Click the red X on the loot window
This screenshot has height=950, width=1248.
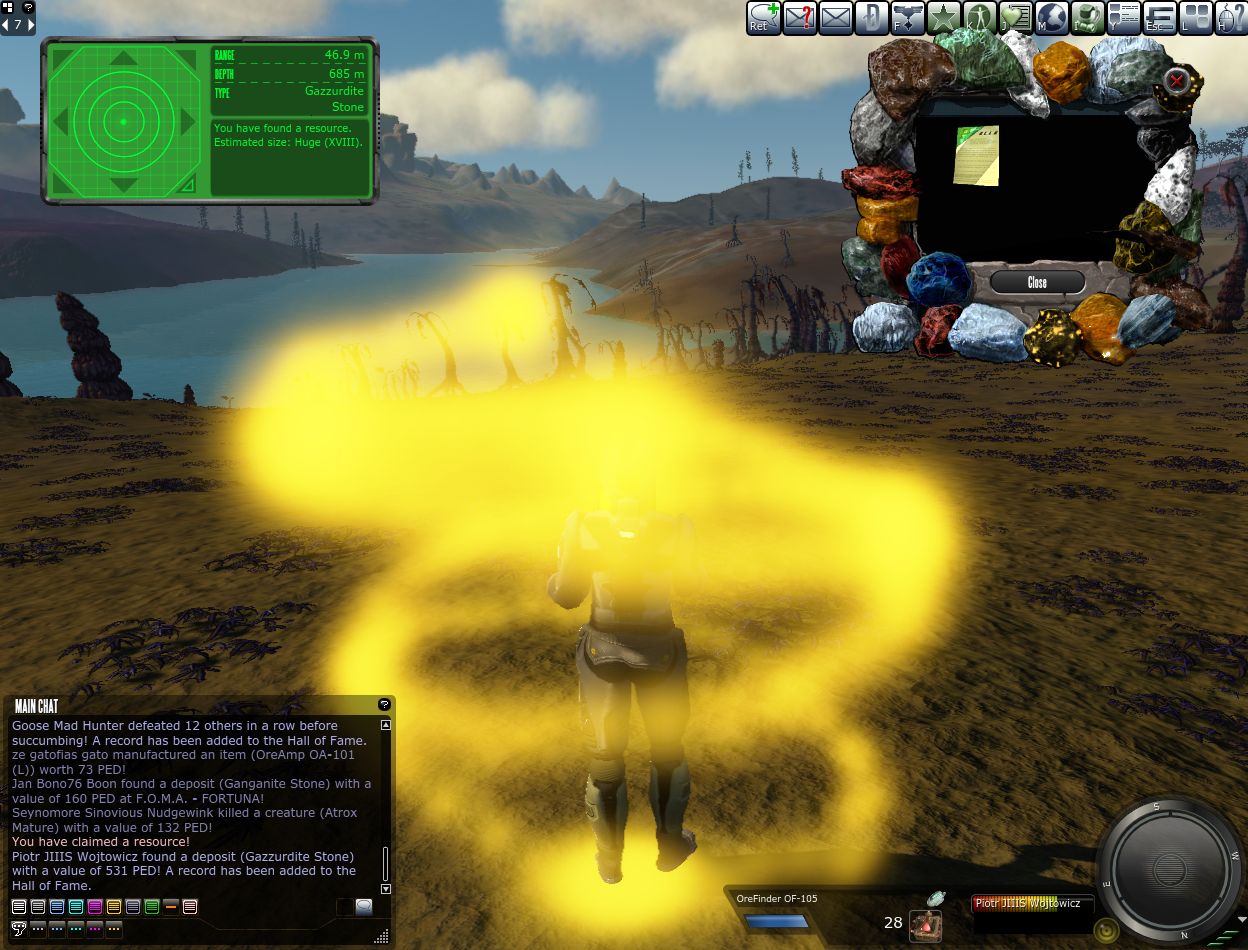(1178, 80)
